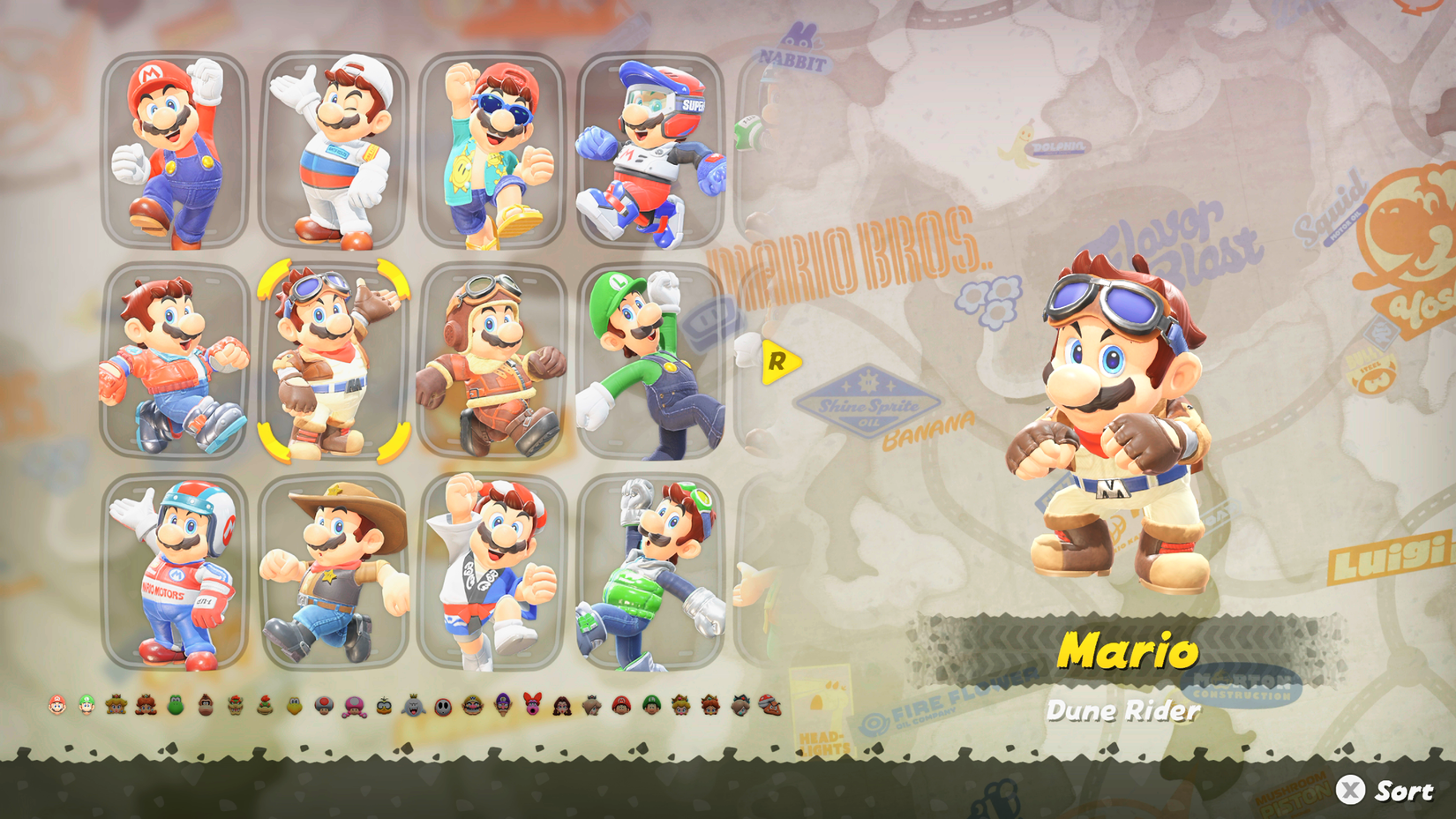The height and width of the screenshot is (819, 1456).
Task: Select the Peach head icon
Action: coord(116,708)
